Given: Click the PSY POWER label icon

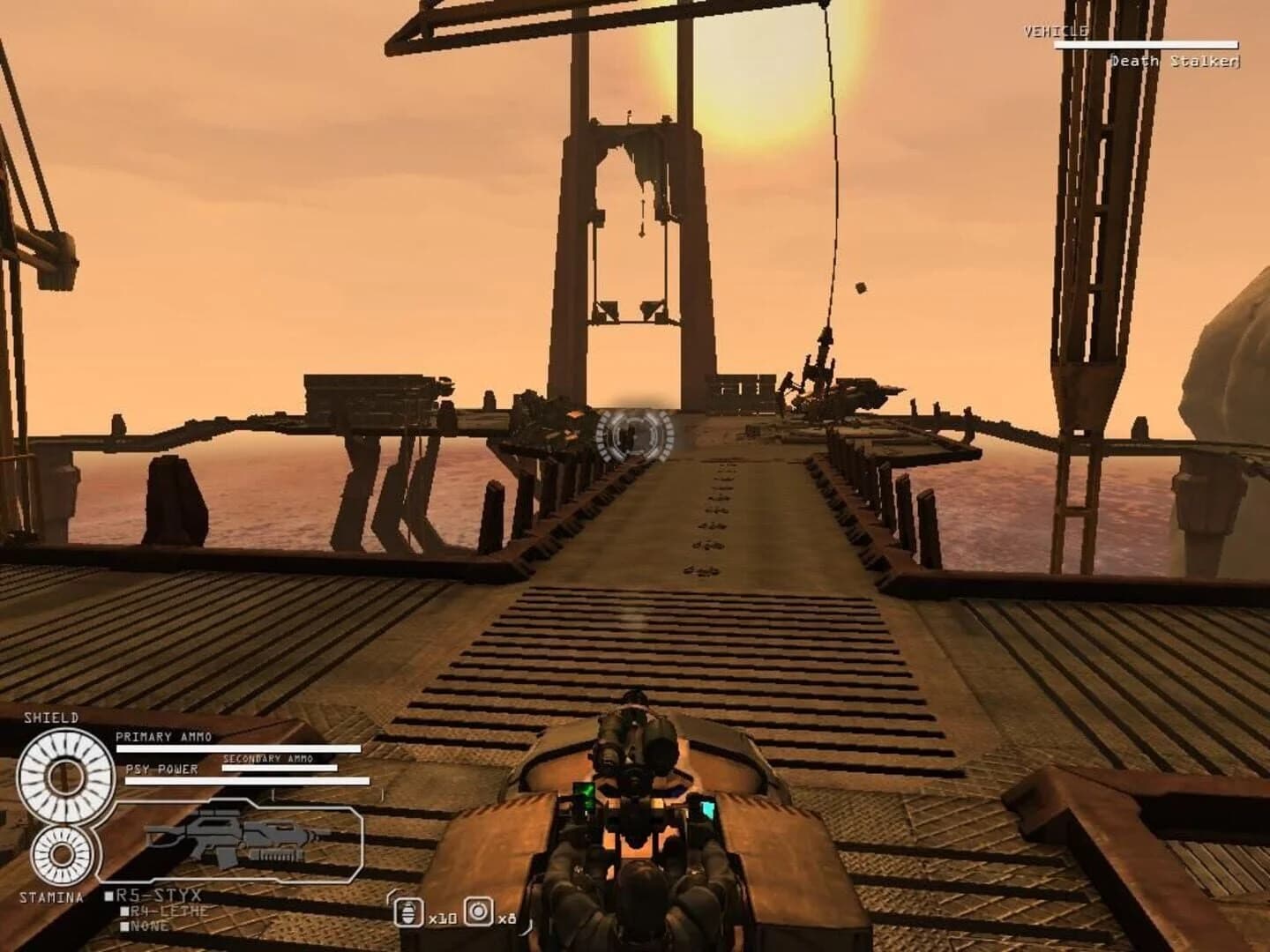Looking at the screenshot, I should coord(161,770).
